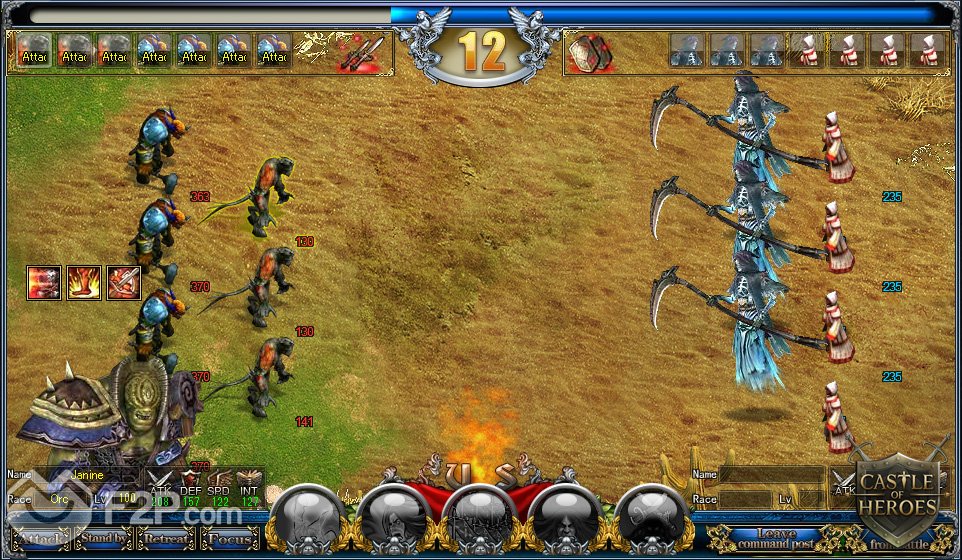The image size is (962, 560).
Task: Activate the flaming foot stomp skill
Action: (x=82, y=284)
